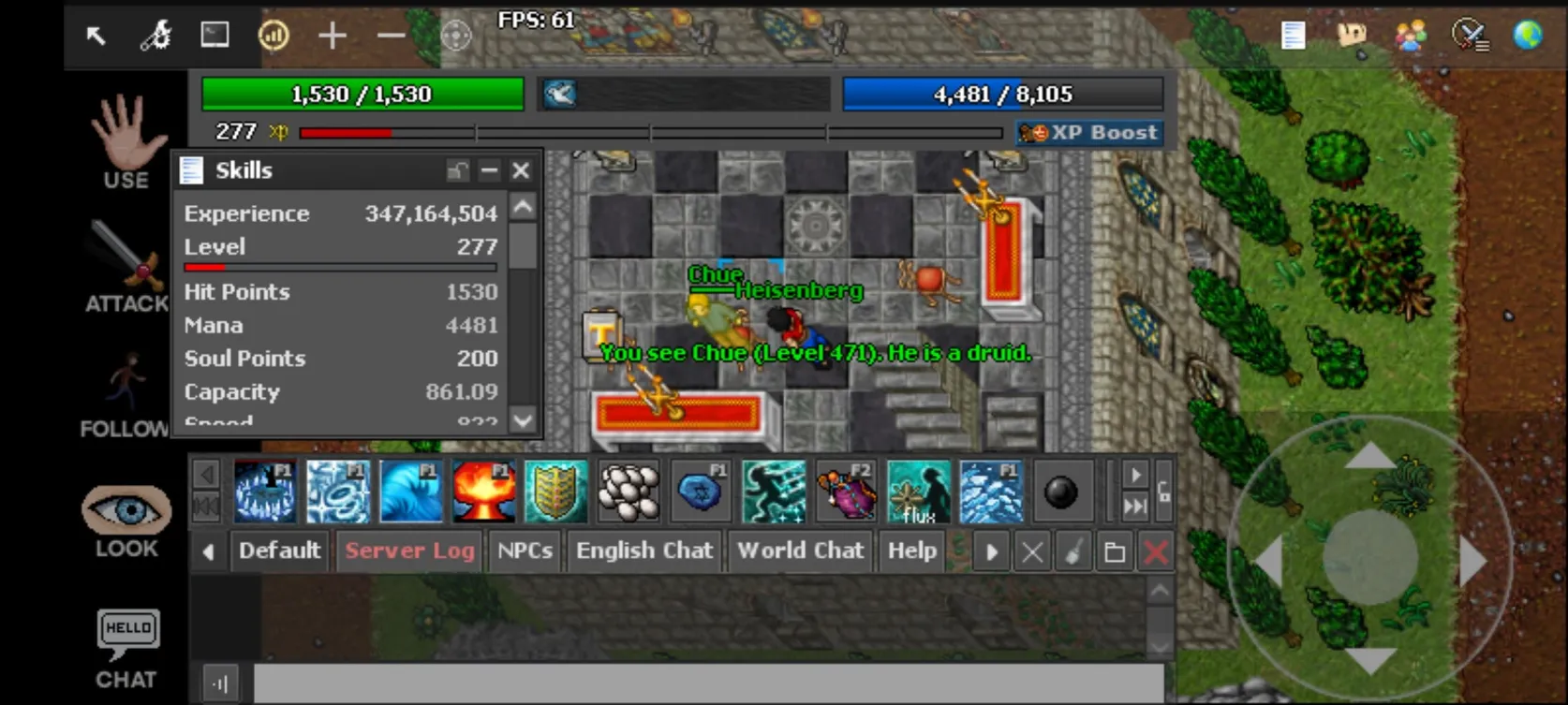
Task: Choose the LOOK eye action
Action: (126, 520)
